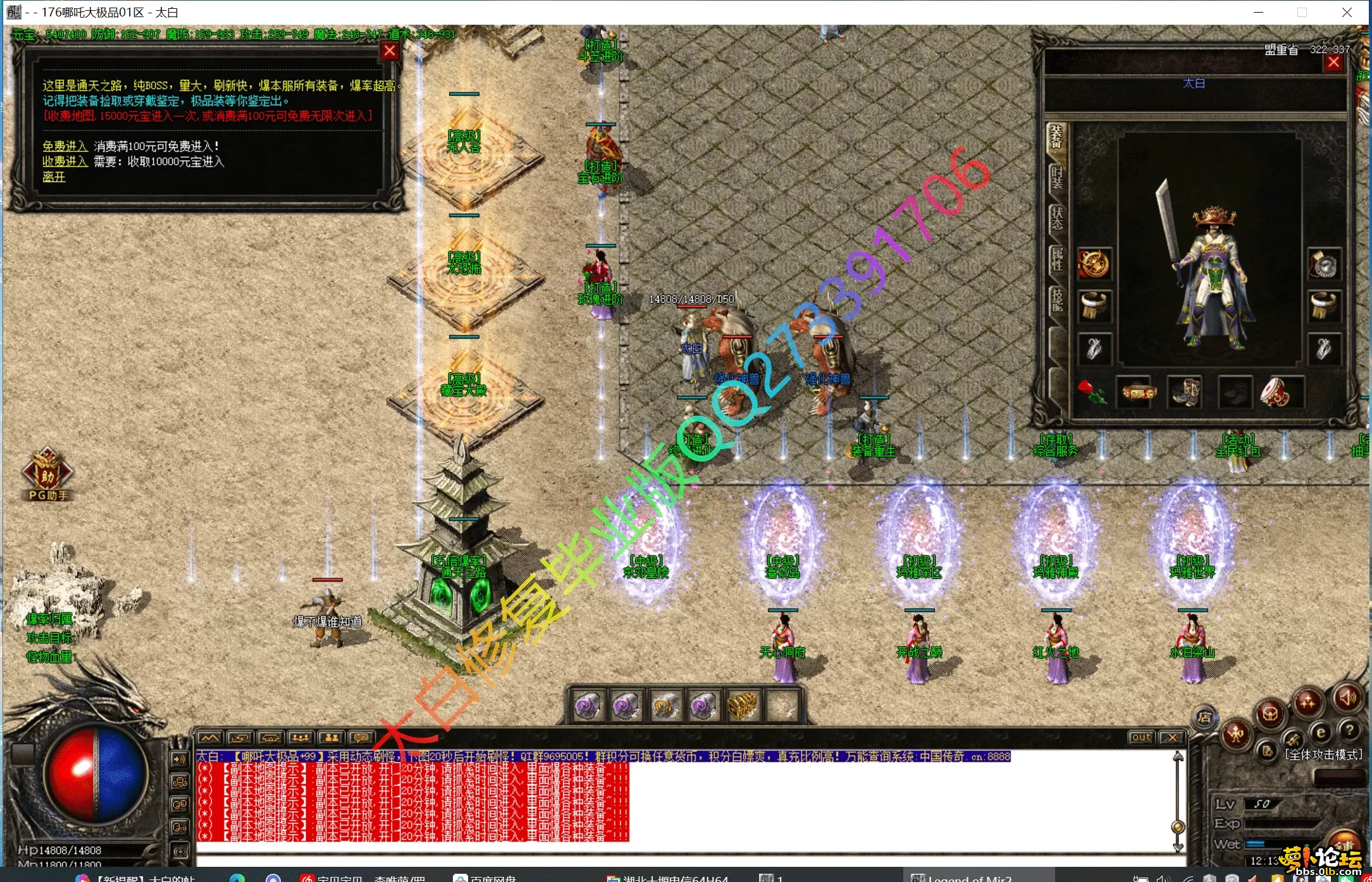Select the boots equipment slot
Image resolution: width=1372 pixels, height=882 pixels.
pyautogui.click(x=1184, y=392)
